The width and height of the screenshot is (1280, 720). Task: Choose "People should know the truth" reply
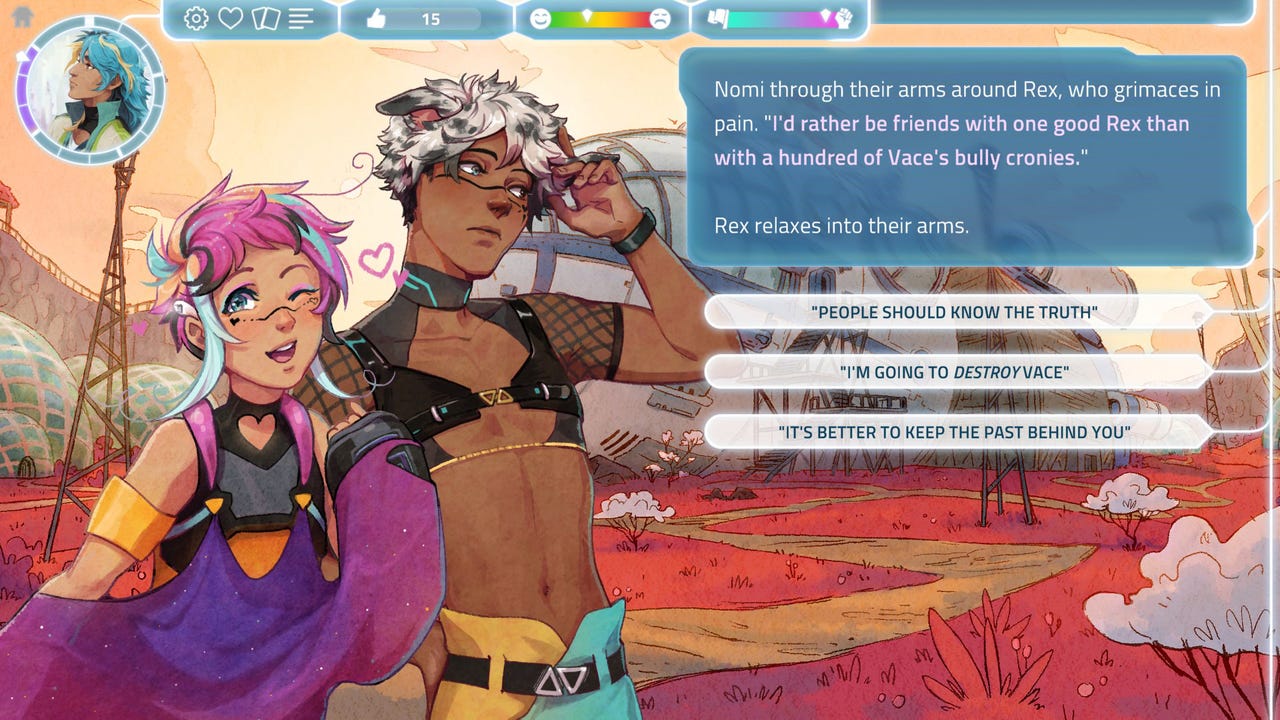point(955,312)
